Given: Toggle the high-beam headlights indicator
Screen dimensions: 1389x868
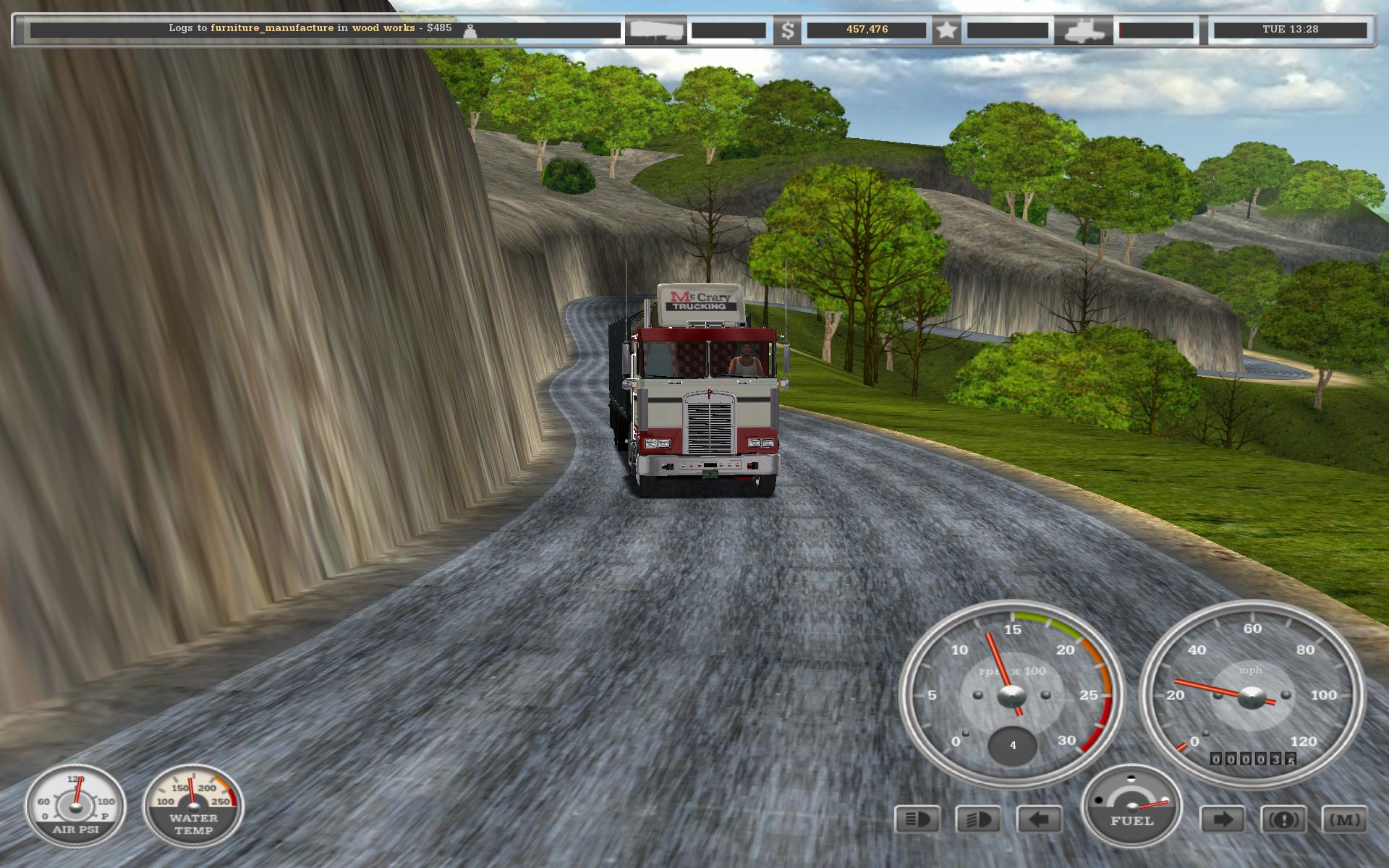Looking at the screenshot, I should (917, 820).
